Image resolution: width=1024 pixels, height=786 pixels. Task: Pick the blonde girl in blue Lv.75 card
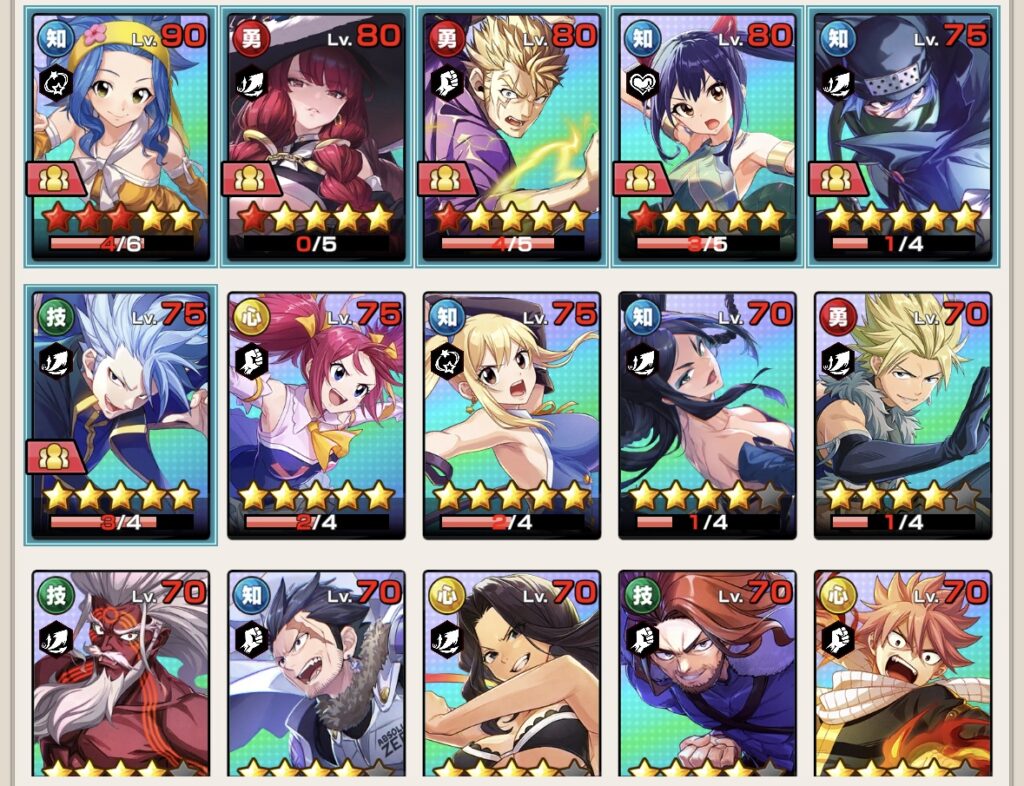[x=512, y=415]
